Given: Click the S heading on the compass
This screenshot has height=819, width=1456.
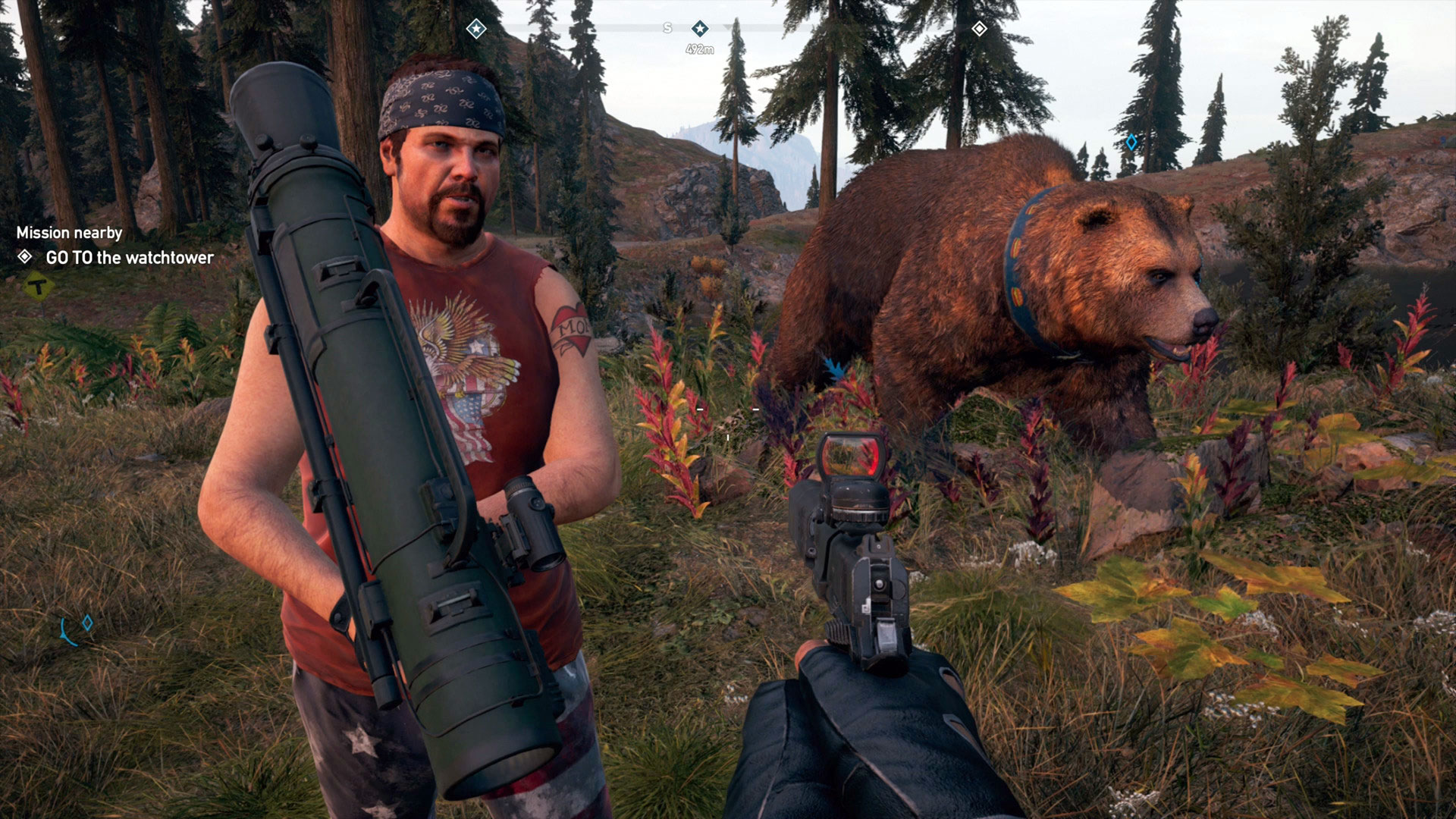Looking at the screenshot, I should pyautogui.click(x=667, y=27).
